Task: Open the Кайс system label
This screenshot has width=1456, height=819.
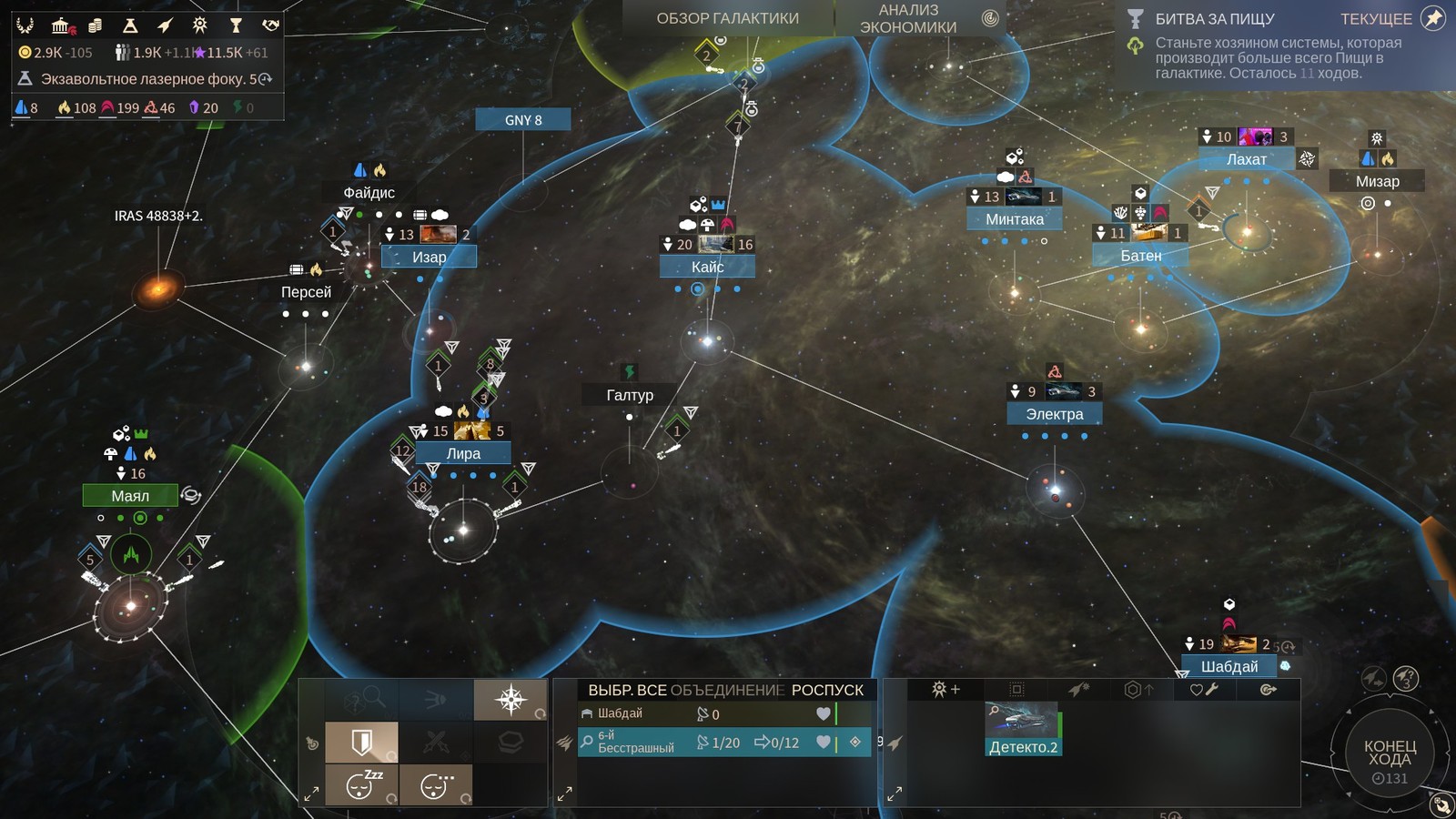Action: click(x=707, y=267)
